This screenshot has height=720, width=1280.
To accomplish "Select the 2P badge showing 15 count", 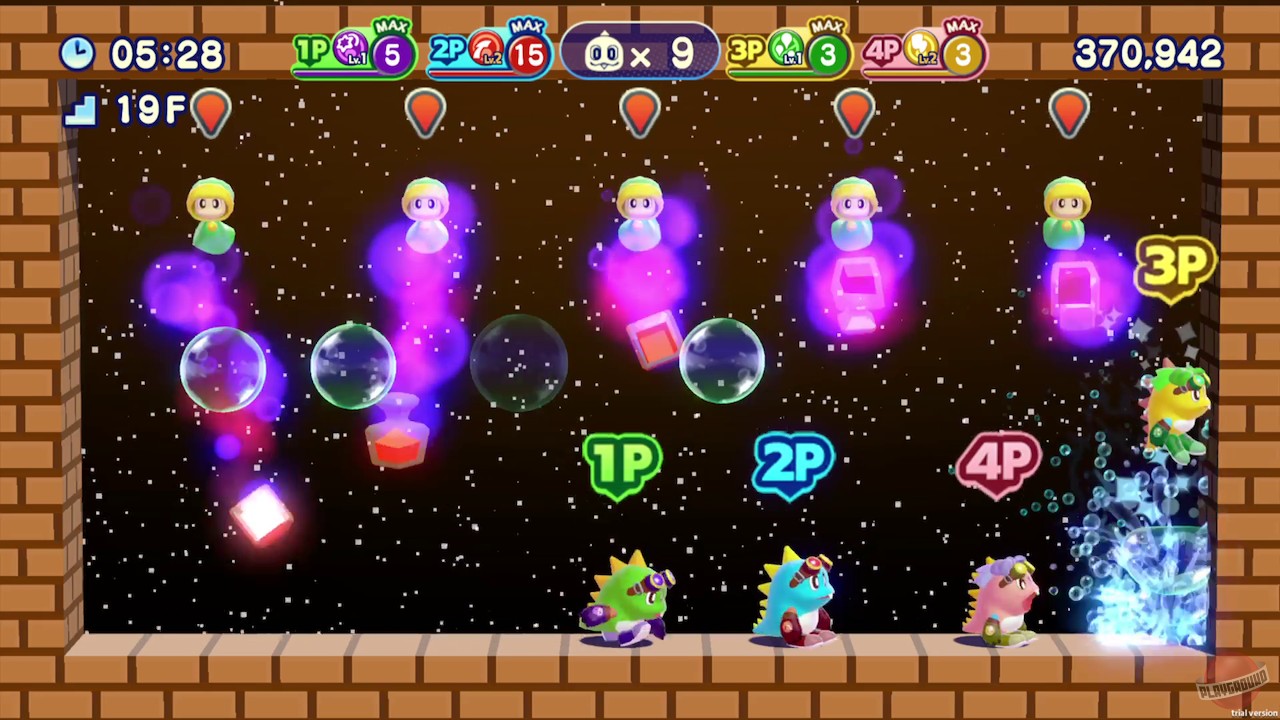I will tap(487, 53).
